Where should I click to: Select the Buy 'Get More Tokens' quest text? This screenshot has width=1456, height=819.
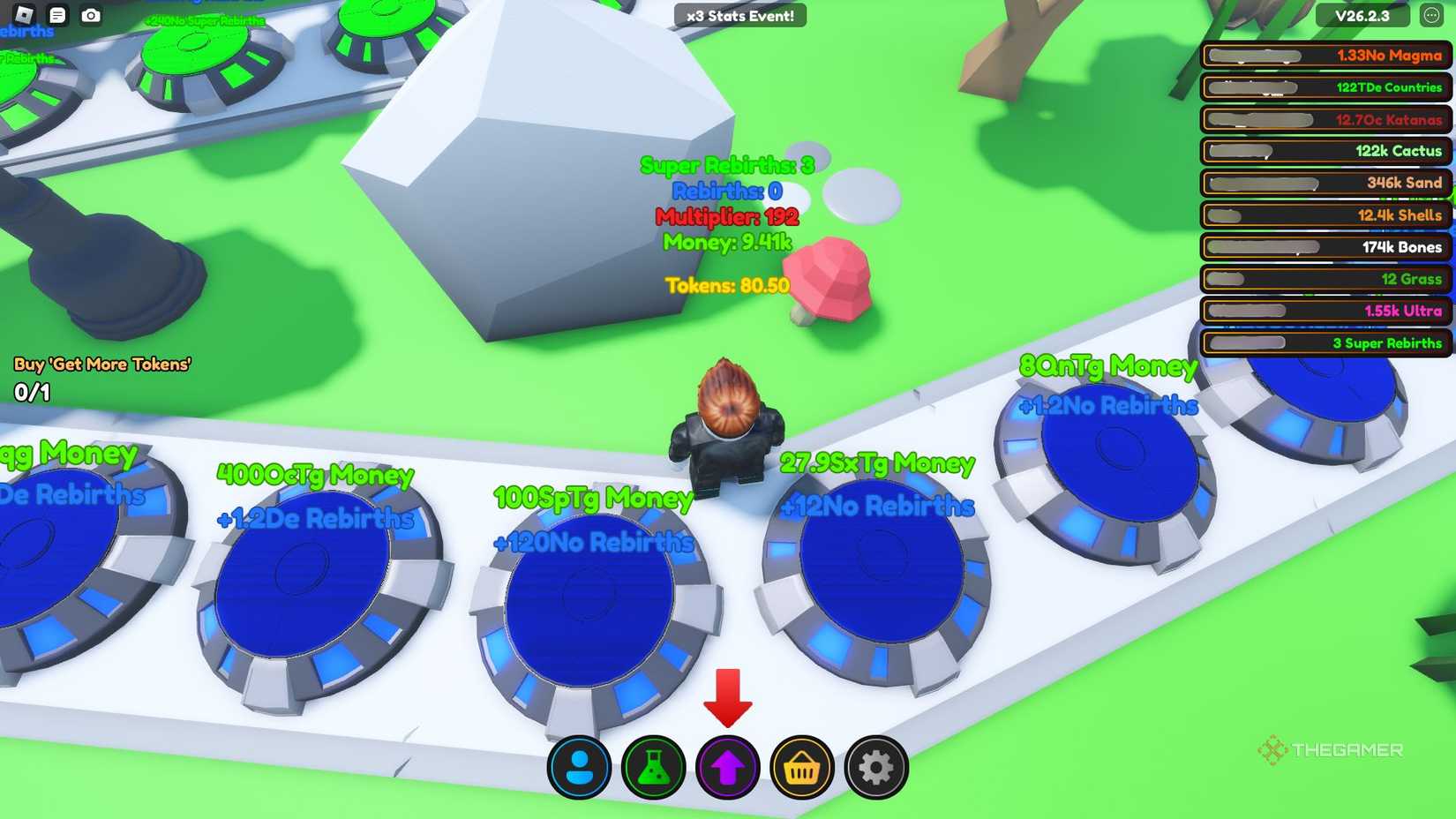pyautogui.click(x=101, y=363)
